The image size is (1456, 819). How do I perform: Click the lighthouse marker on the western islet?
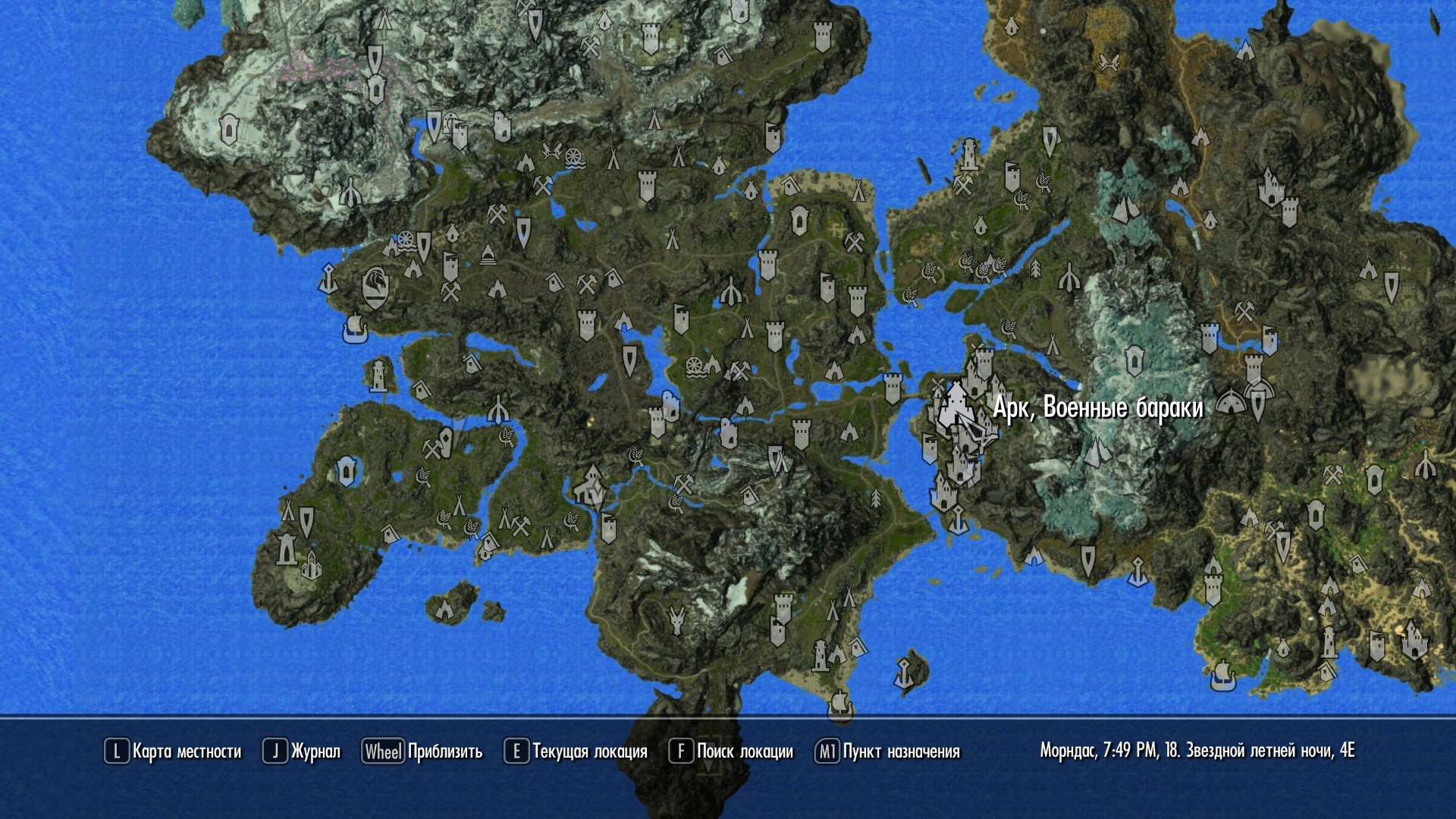pos(378,375)
